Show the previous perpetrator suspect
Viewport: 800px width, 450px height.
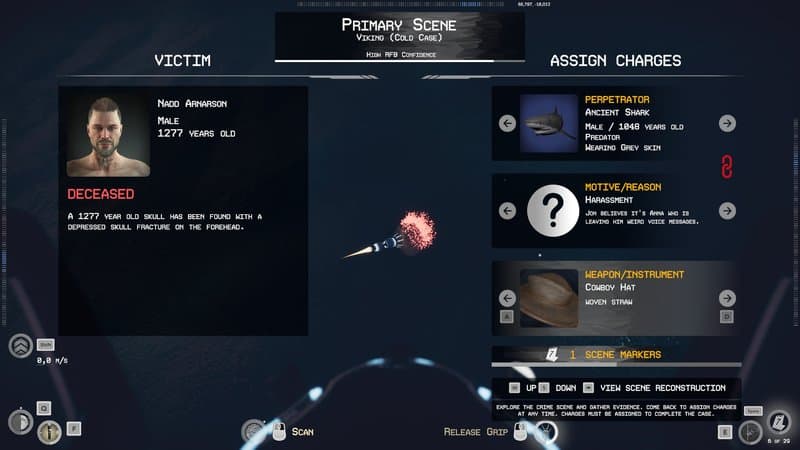pyautogui.click(x=507, y=123)
